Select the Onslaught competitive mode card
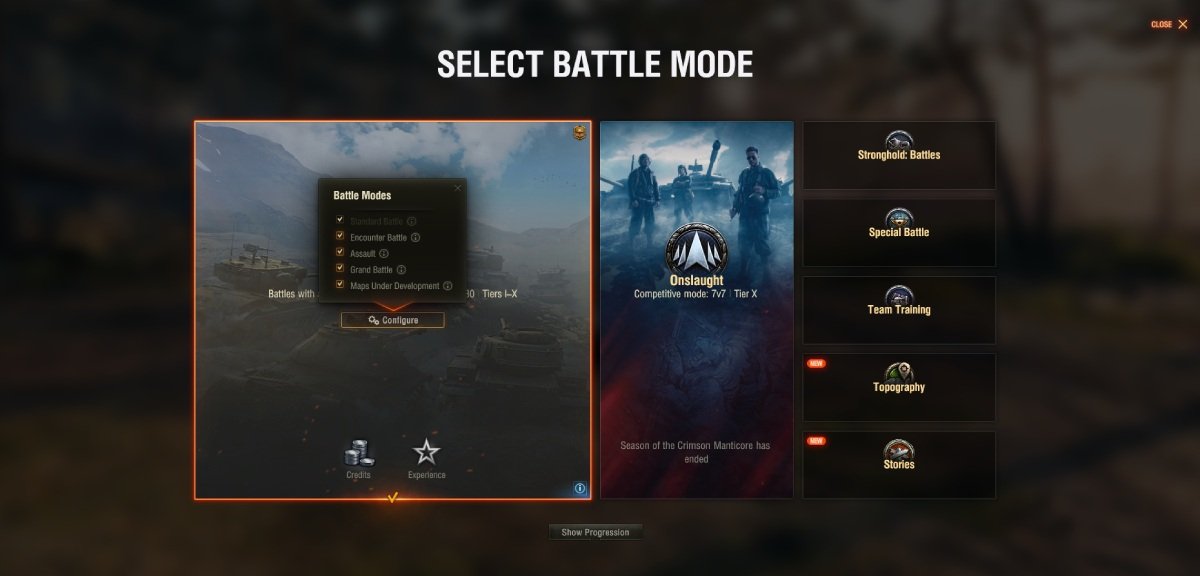The image size is (1200, 576). point(697,310)
